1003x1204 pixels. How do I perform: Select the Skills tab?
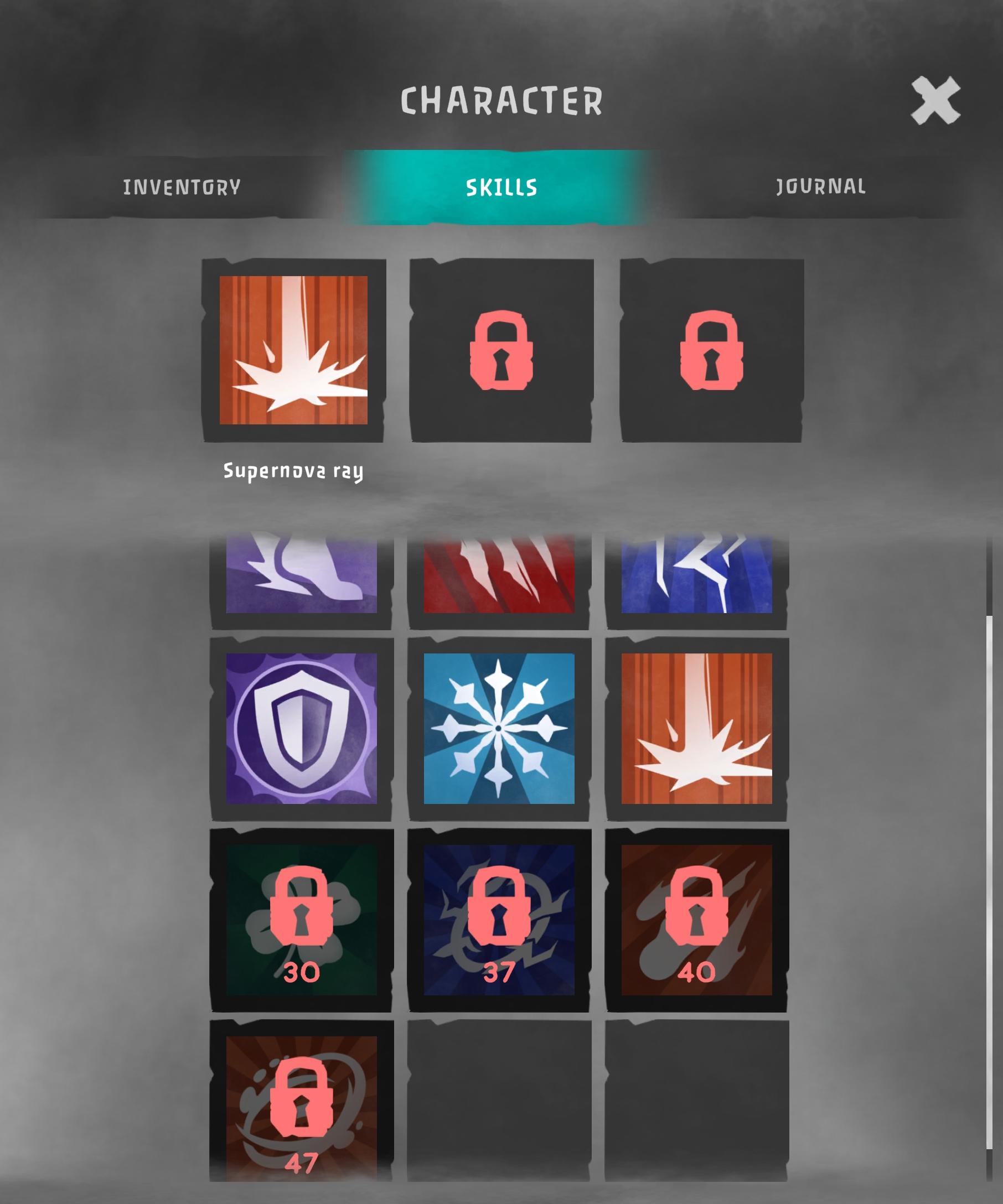[x=501, y=186]
